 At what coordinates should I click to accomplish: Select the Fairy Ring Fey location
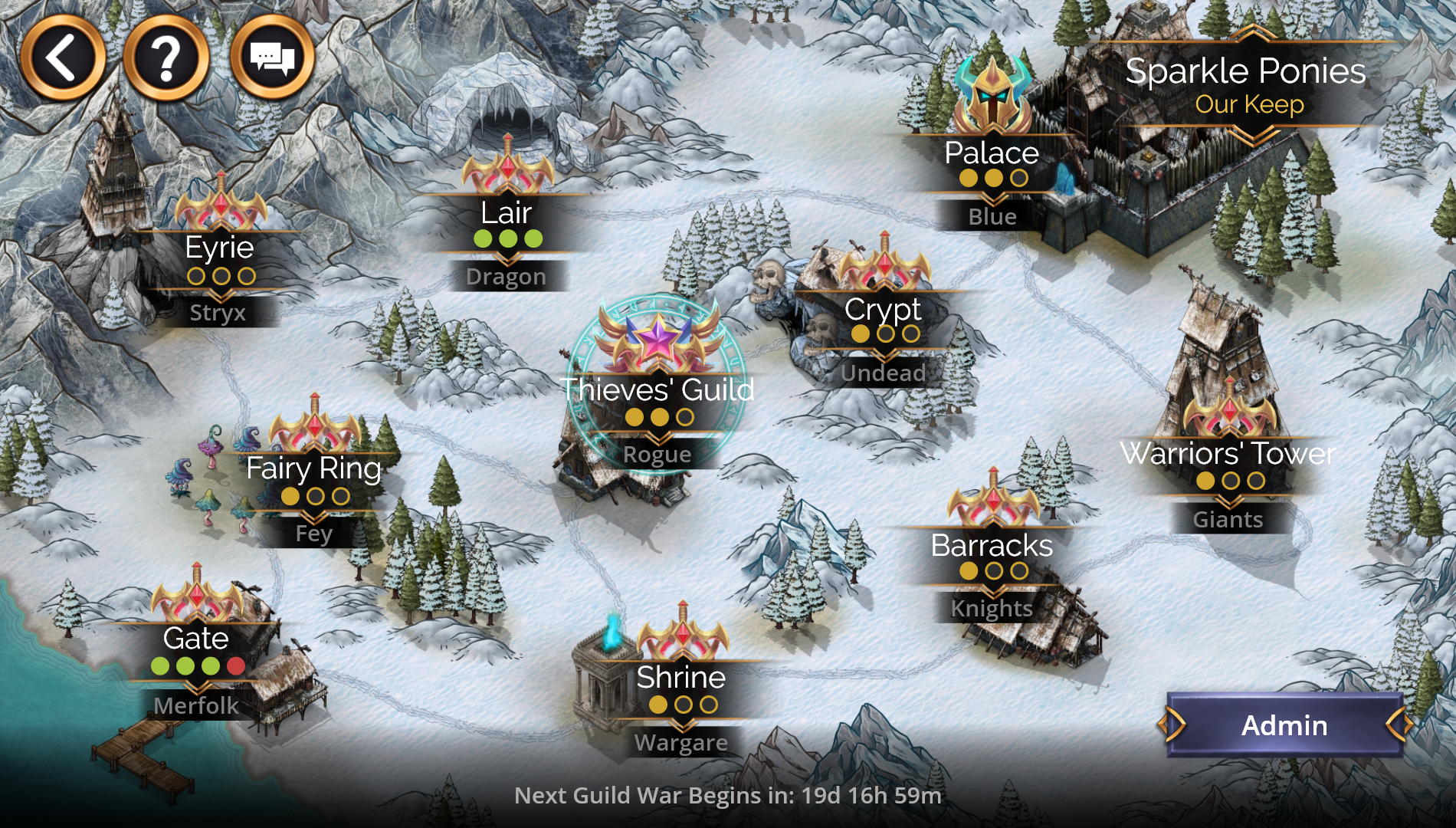(x=314, y=469)
